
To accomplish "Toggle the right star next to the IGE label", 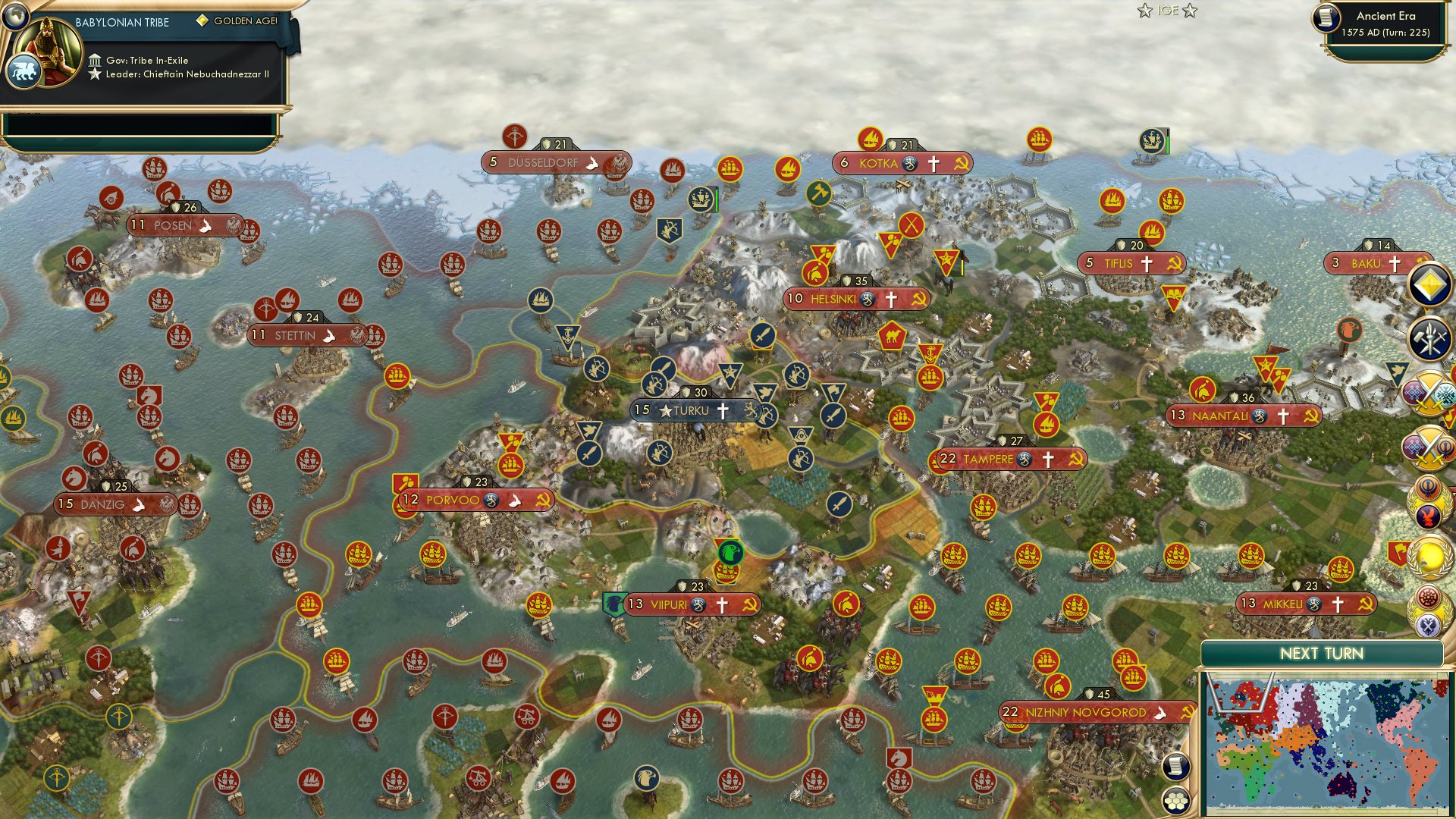I will (x=1189, y=11).
